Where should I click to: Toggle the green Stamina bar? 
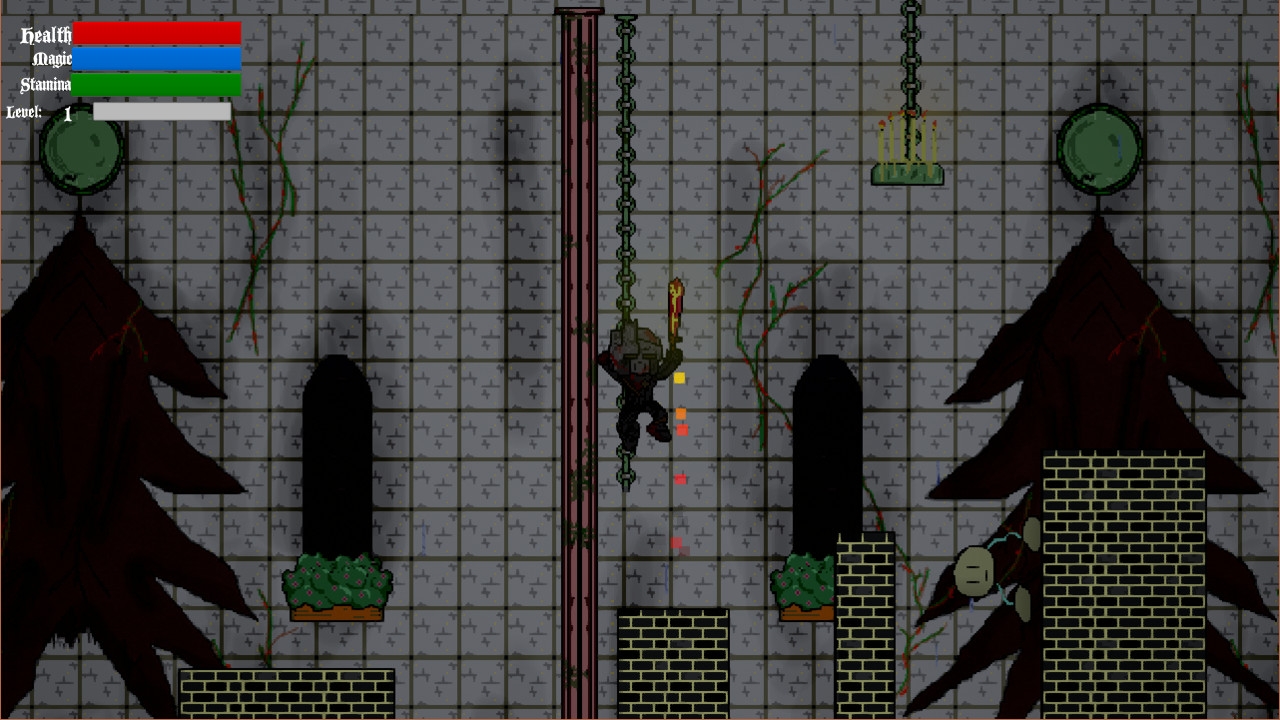(x=158, y=84)
